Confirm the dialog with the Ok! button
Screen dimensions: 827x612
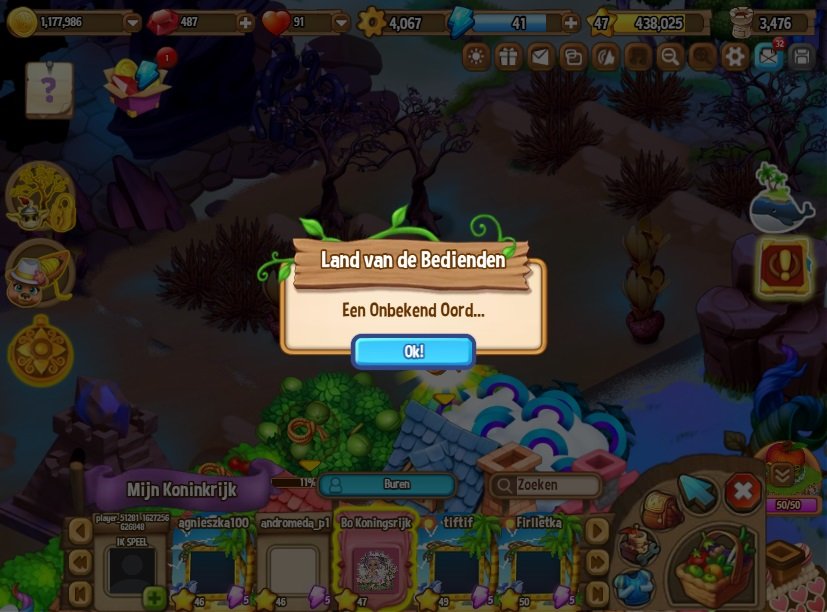[x=413, y=351]
